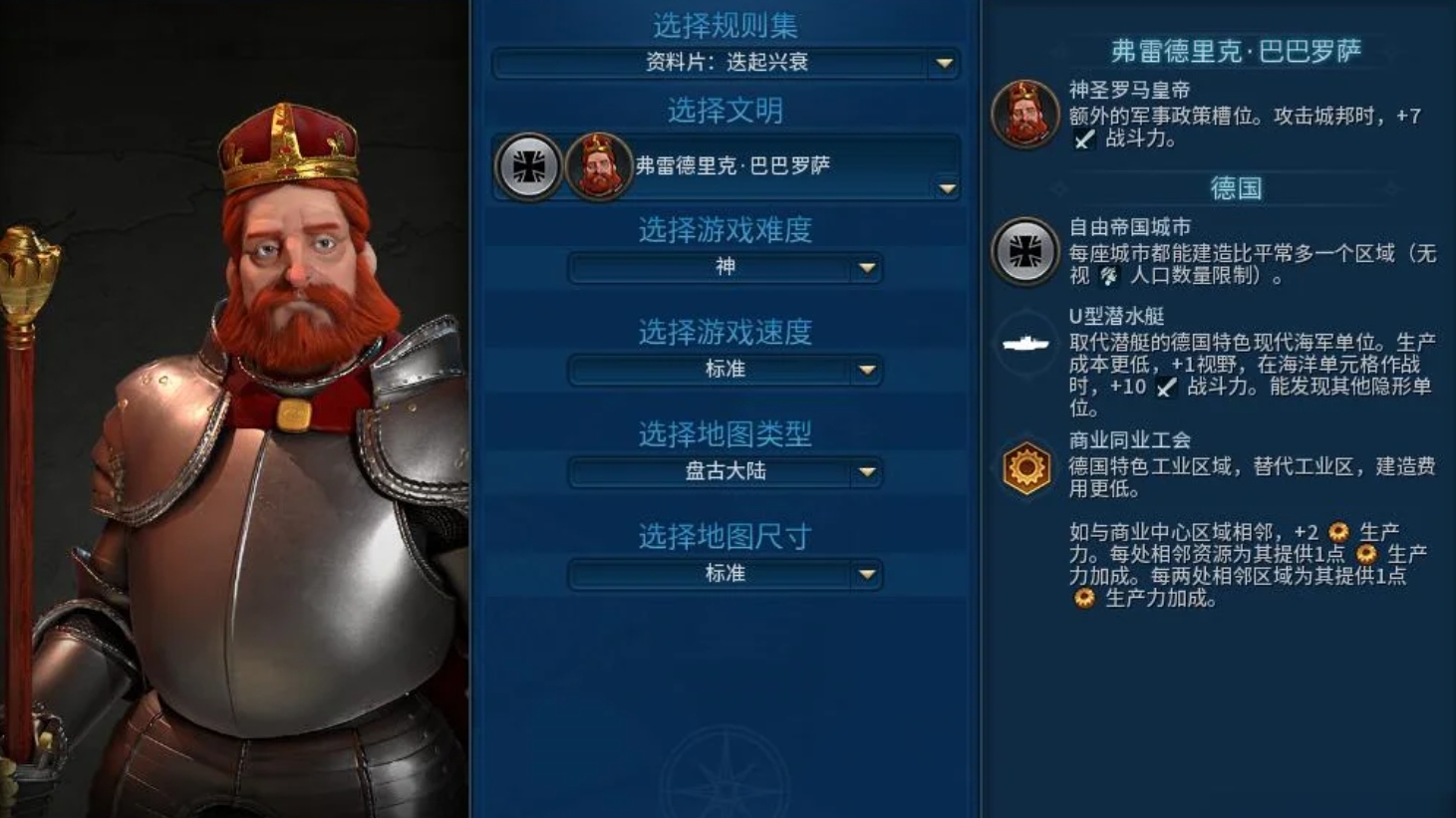The image size is (1456, 818).
Task: Select Frederick Barbarossa's name in the civilization bar
Action: click(x=732, y=166)
